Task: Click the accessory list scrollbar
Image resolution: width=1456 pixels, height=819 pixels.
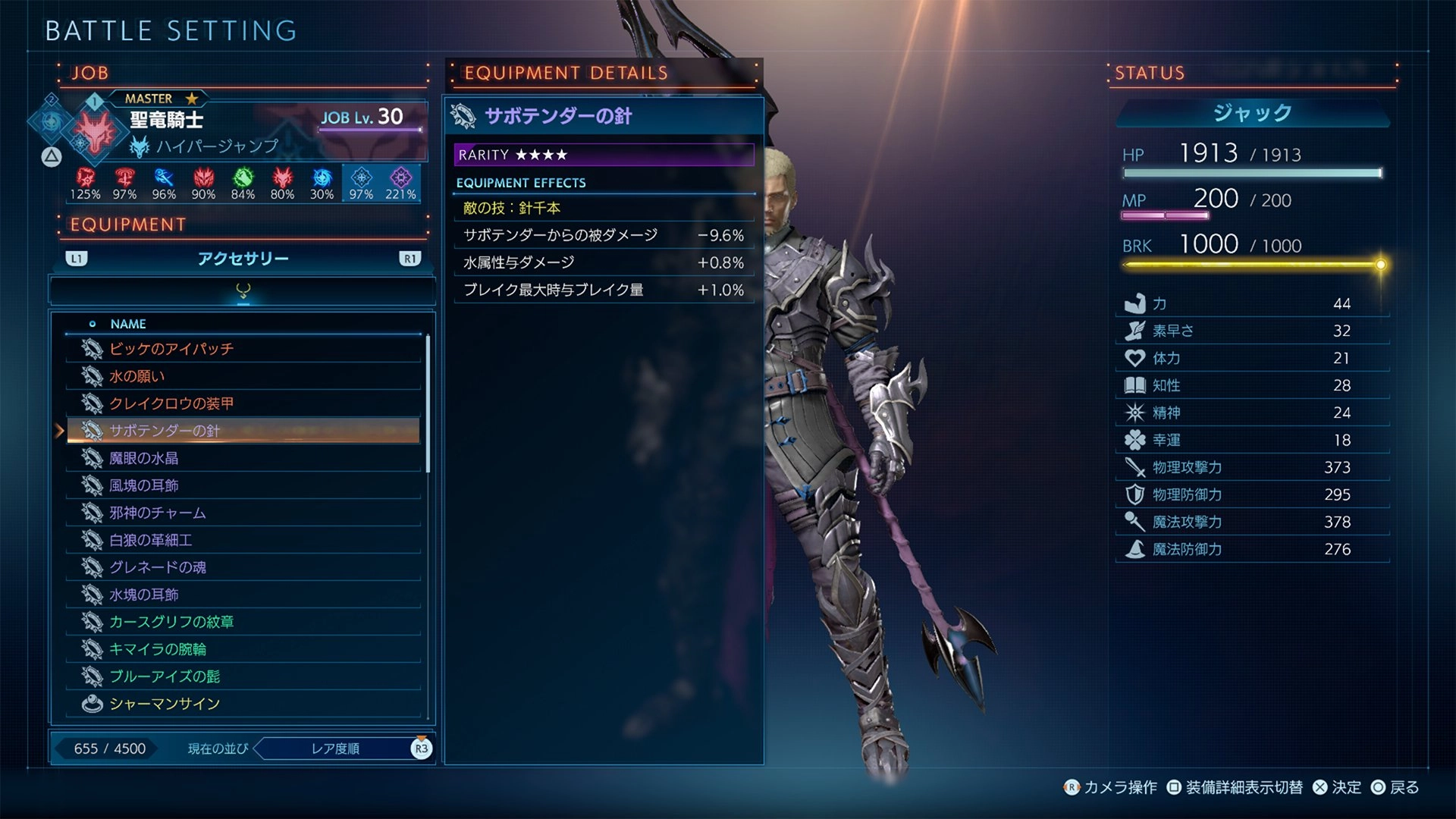Action: tap(428, 403)
